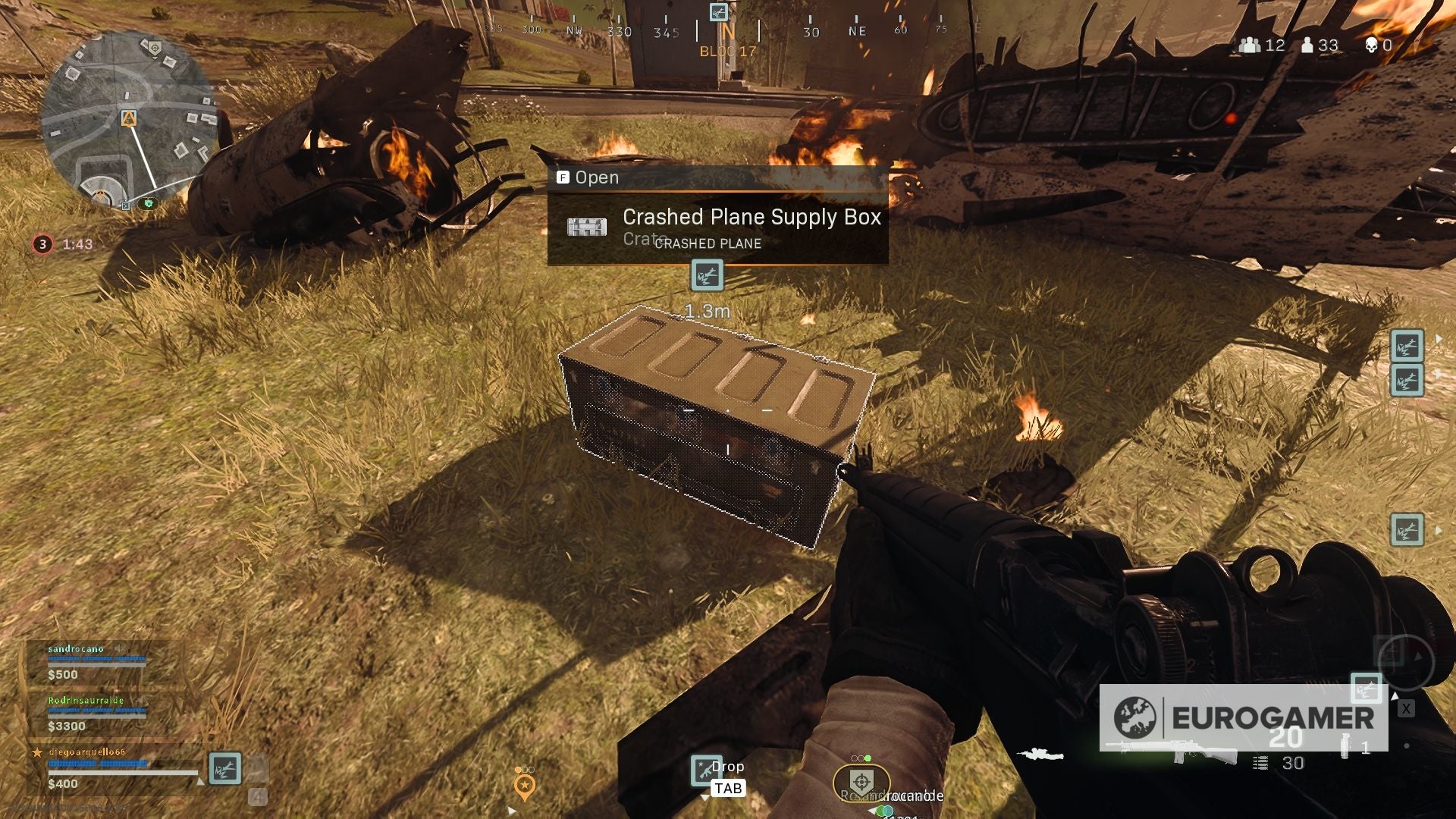The image size is (1456, 819).
Task: Click the CRASHED PLANE subtitle text
Action: [x=708, y=244]
